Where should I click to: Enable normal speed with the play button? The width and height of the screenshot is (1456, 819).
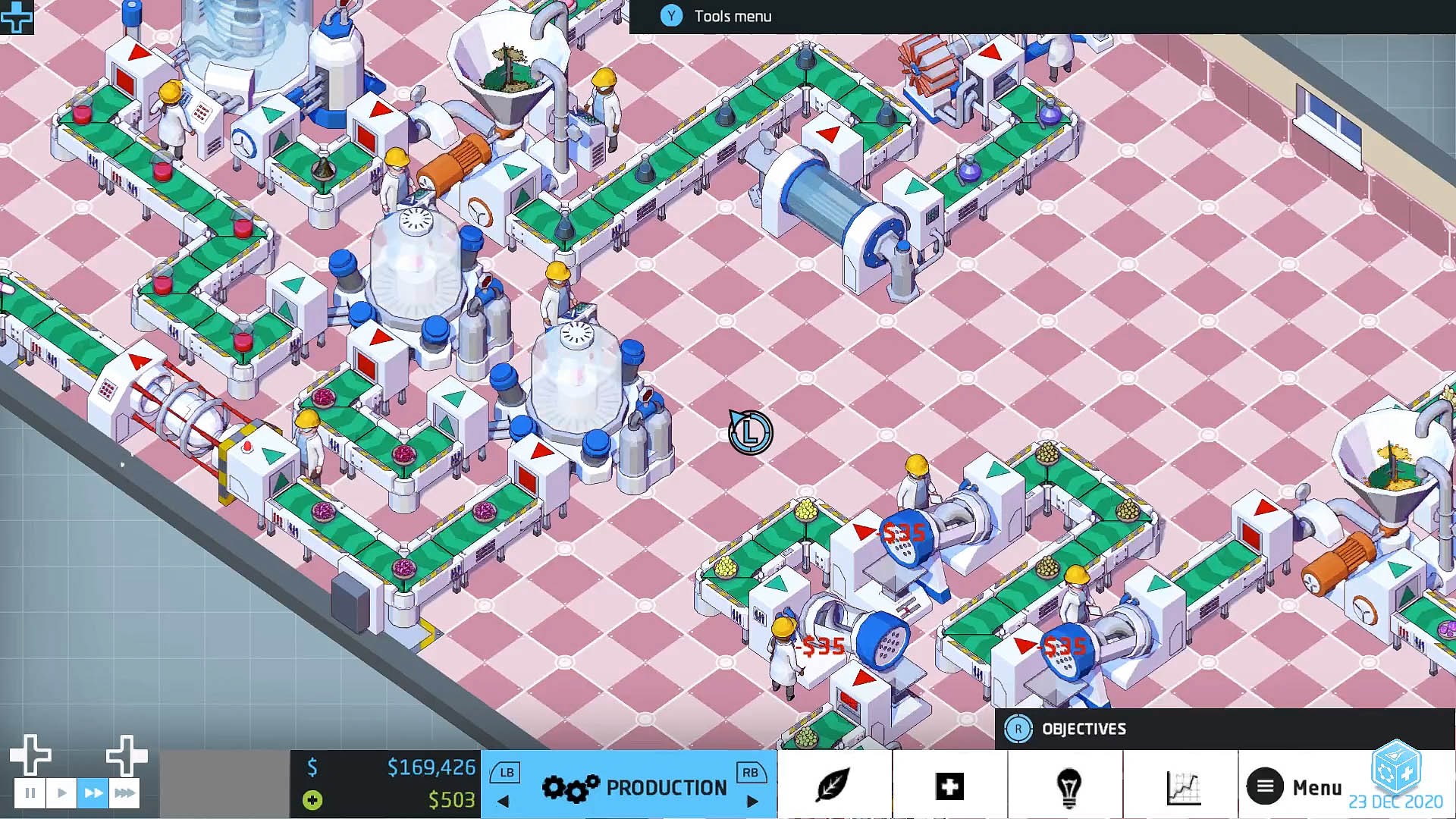(61, 792)
